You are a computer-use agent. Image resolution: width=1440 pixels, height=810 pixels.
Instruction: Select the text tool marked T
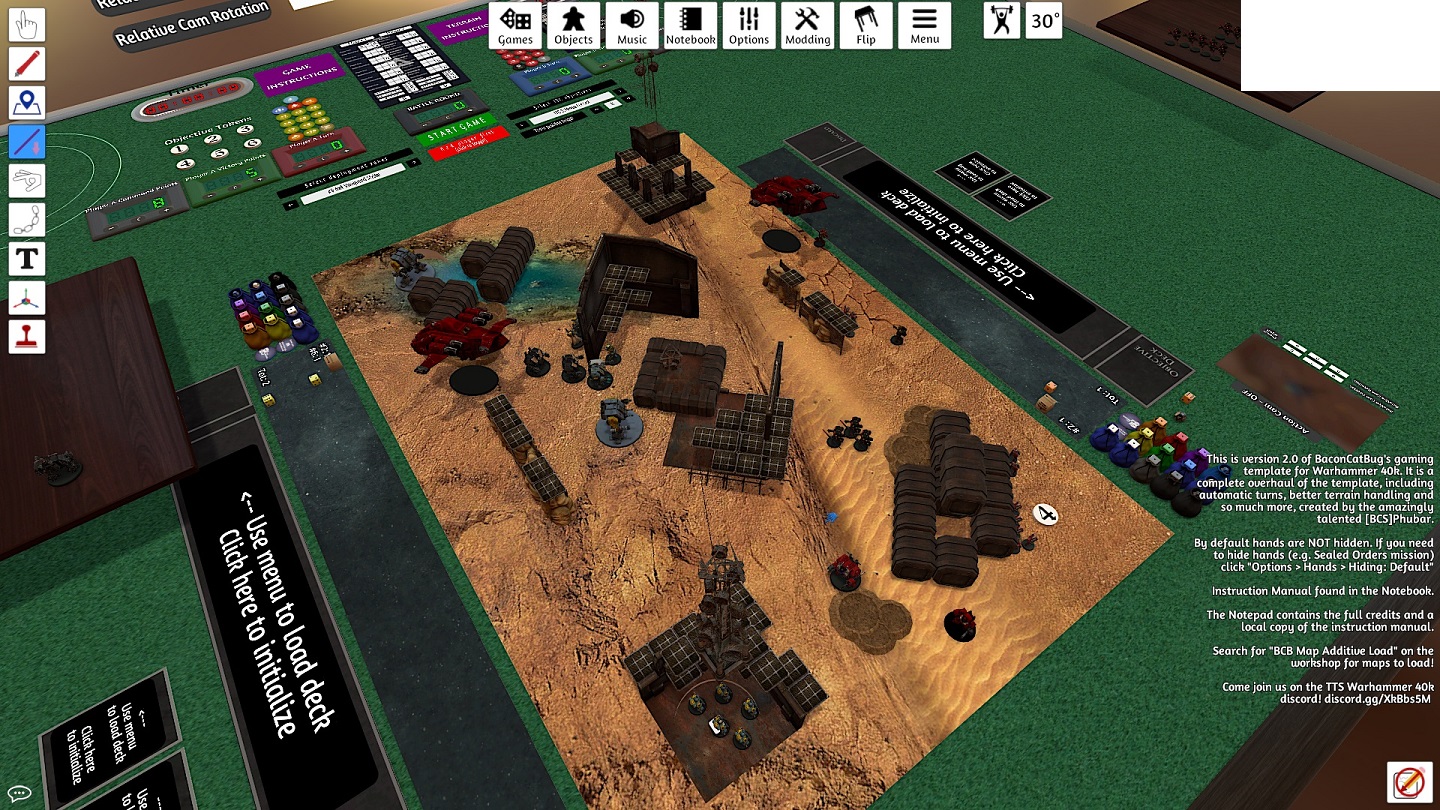tap(27, 259)
